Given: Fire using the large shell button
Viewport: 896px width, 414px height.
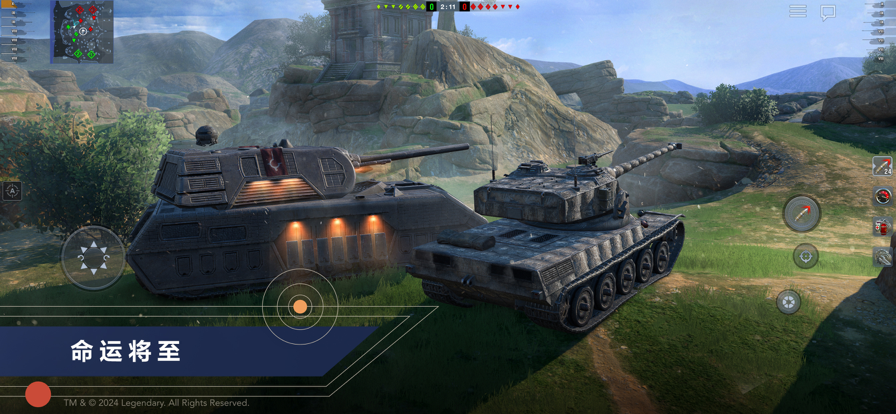Looking at the screenshot, I should tap(801, 213).
